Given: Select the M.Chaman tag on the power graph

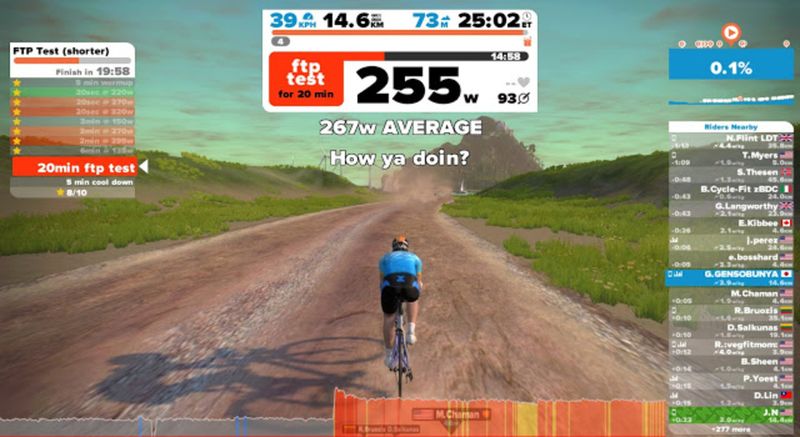Looking at the screenshot, I should pos(456,413).
